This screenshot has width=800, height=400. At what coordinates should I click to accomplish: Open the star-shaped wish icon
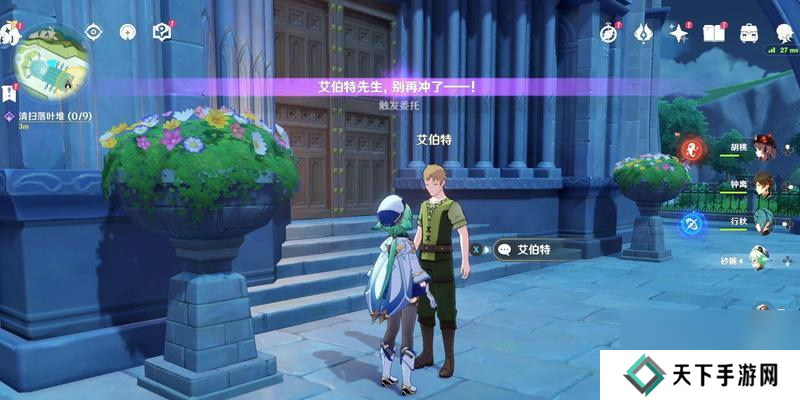click(x=679, y=32)
